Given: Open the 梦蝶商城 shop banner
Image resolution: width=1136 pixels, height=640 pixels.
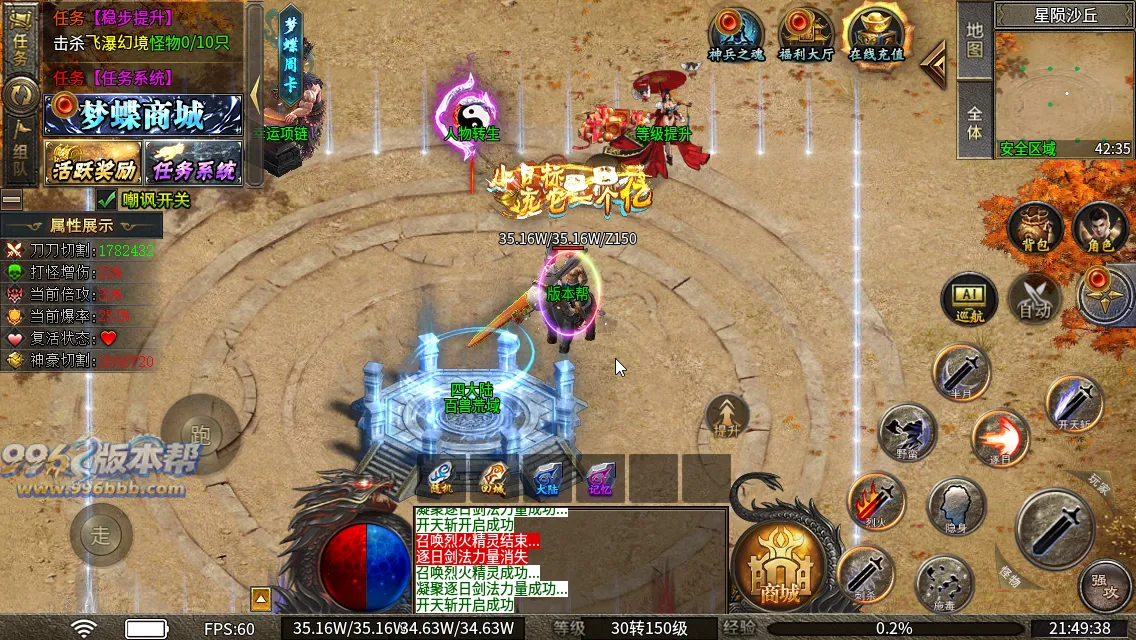Looking at the screenshot, I should [x=143, y=115].
